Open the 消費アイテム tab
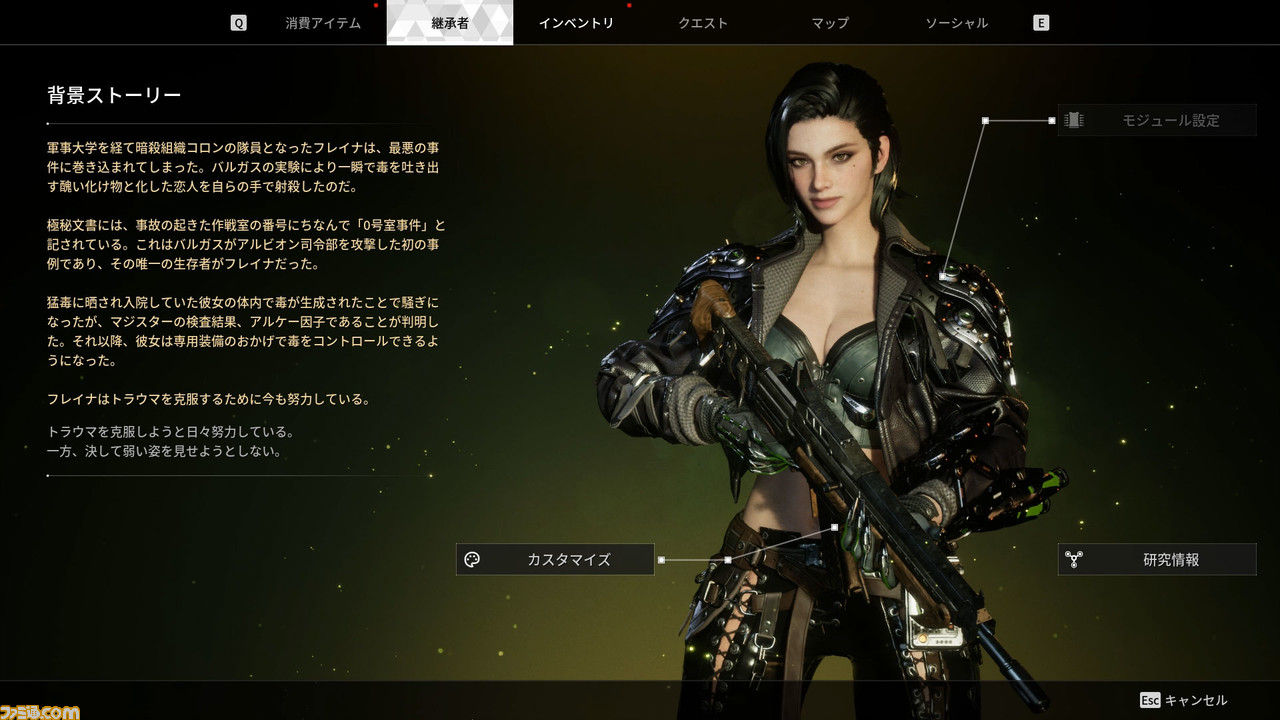 322,23
